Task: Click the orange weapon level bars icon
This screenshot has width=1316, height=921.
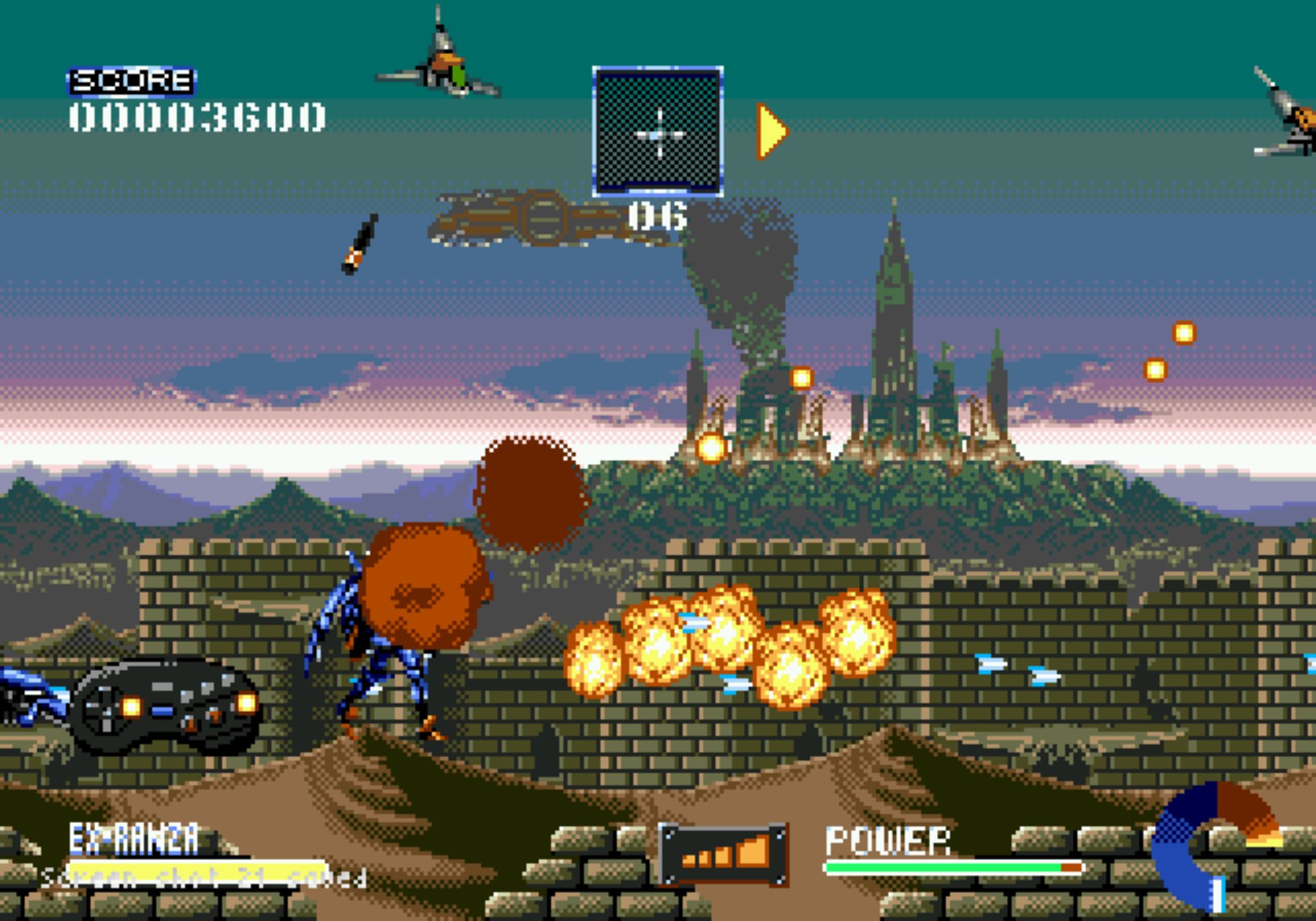Action: coord(723,854)
